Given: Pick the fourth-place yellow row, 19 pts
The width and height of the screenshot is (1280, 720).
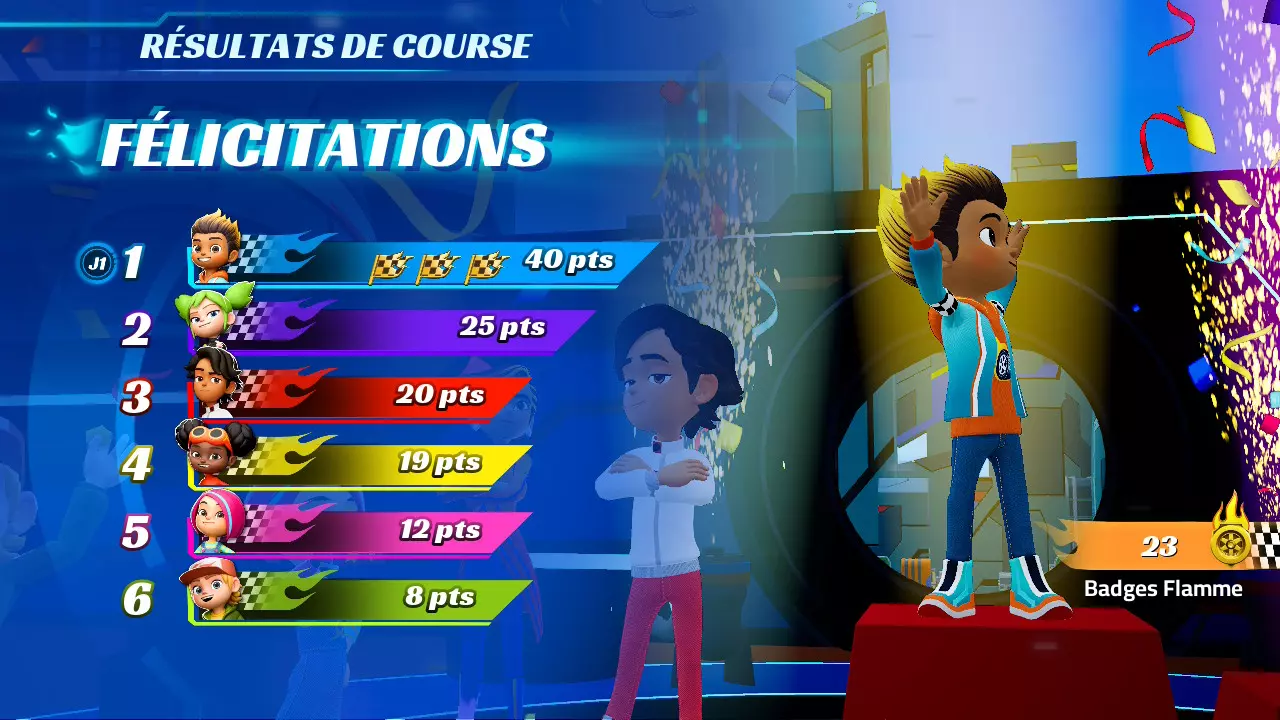Looking at the screenshot, I should pyautogui.click(x=360, y=464).
